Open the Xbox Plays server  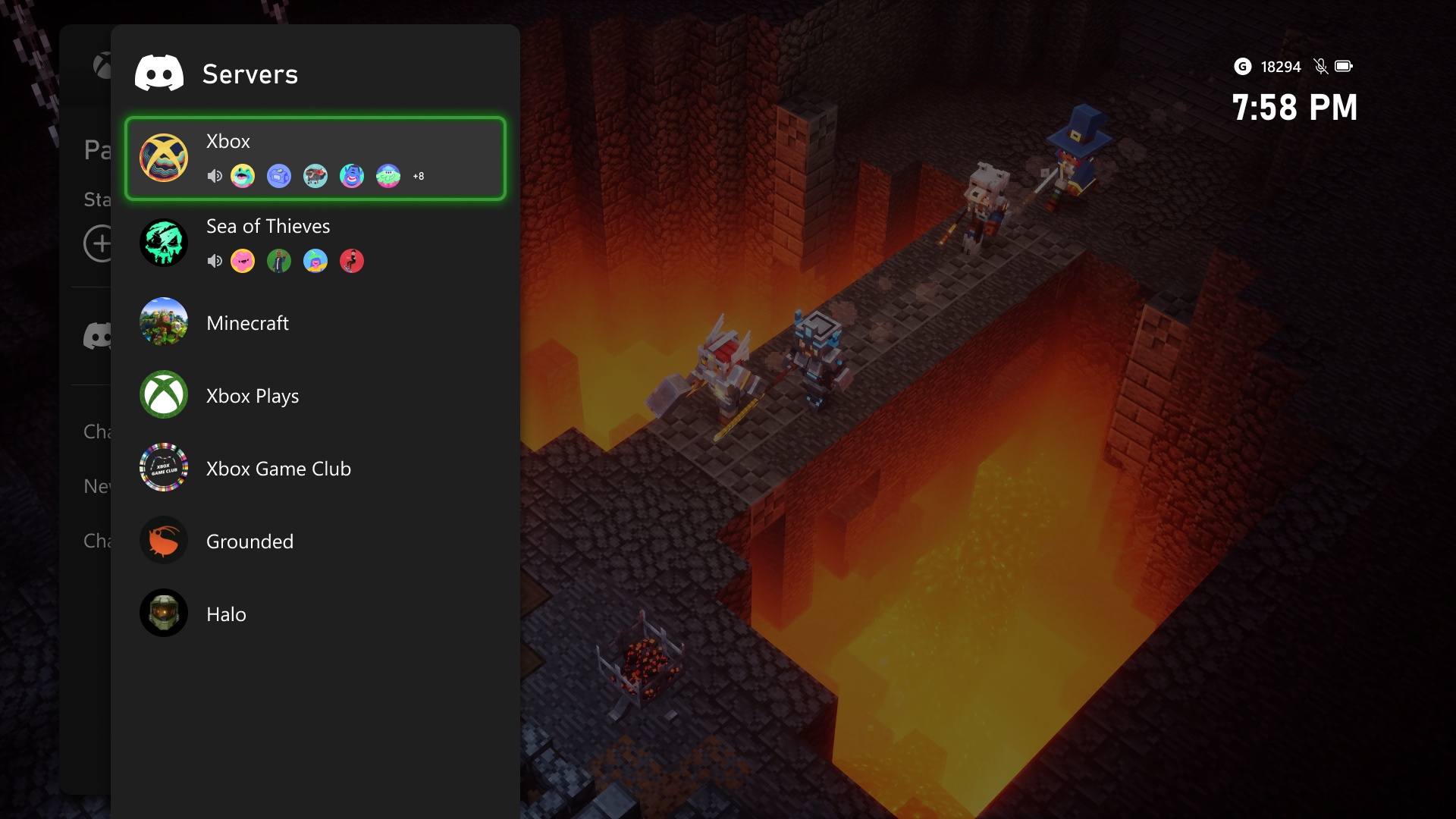[x=315, y=395]
